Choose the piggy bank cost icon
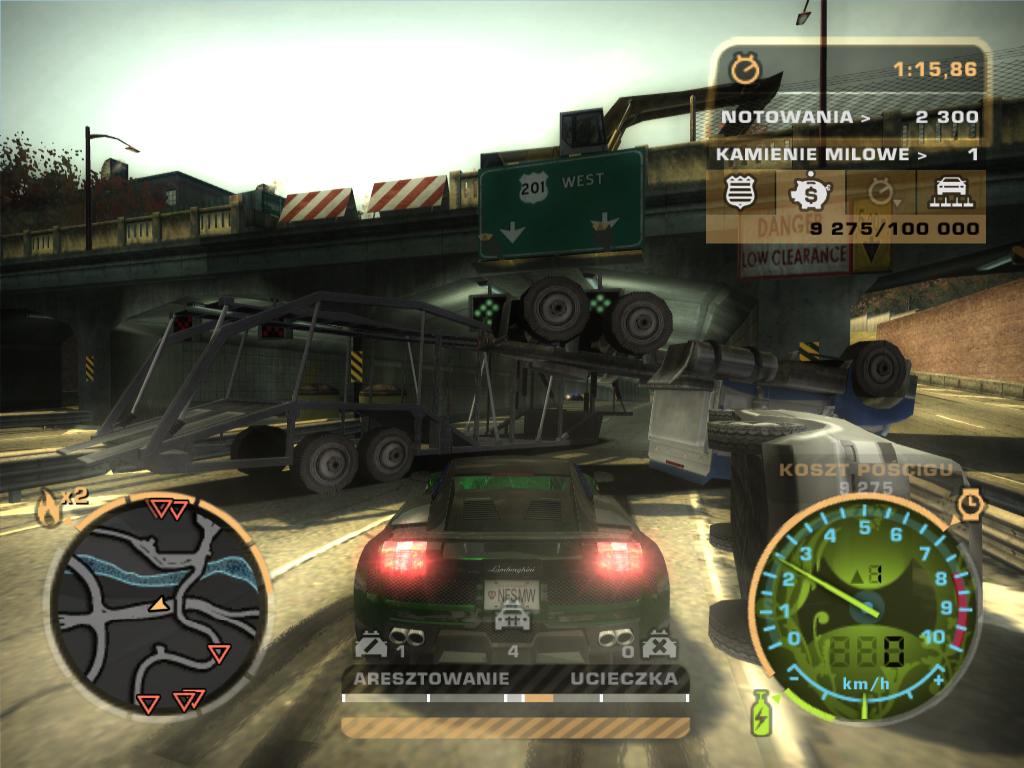The width and height of the screenshot is (1024, 768). tap(808, 191)
